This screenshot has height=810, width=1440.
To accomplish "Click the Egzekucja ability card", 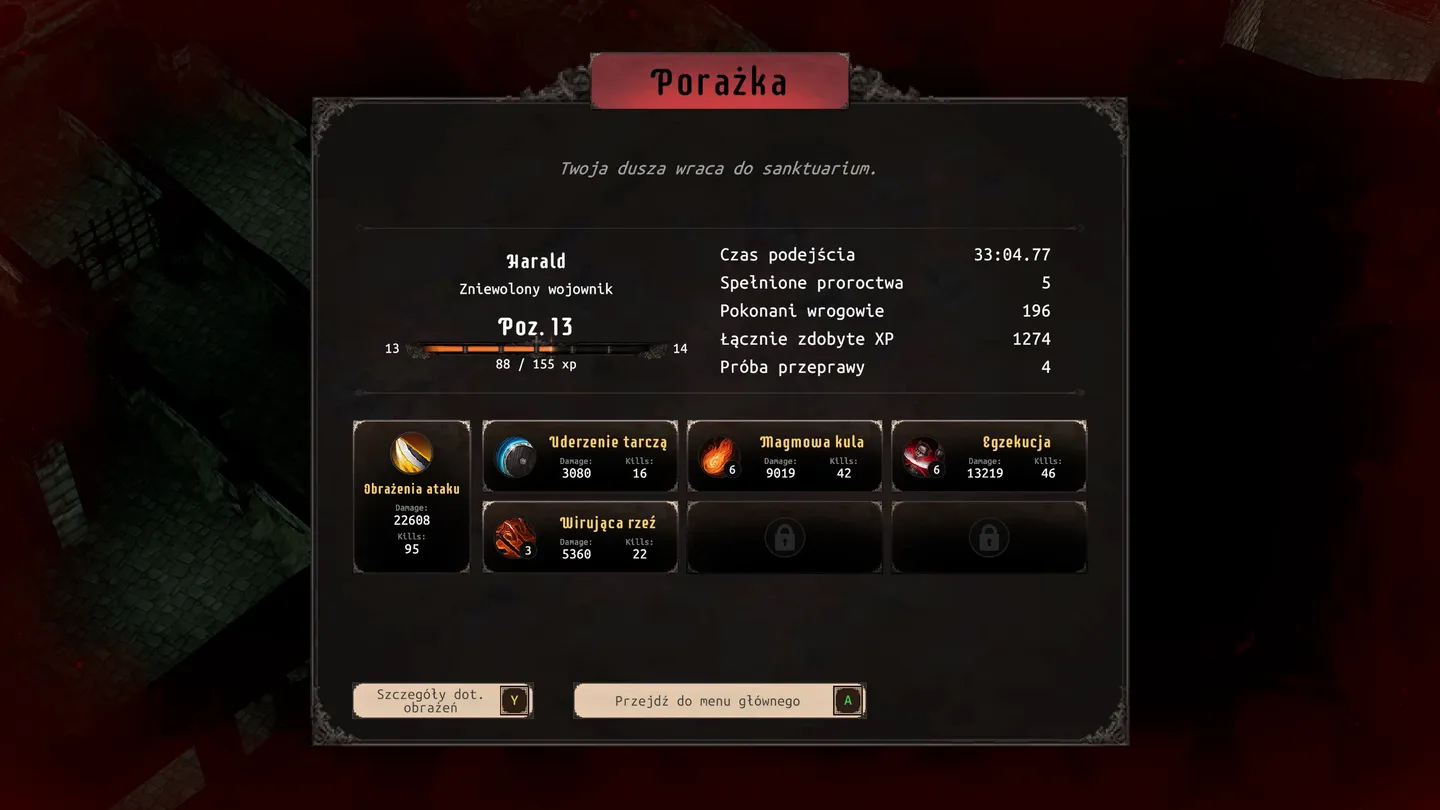I will [x=989, y=457].
